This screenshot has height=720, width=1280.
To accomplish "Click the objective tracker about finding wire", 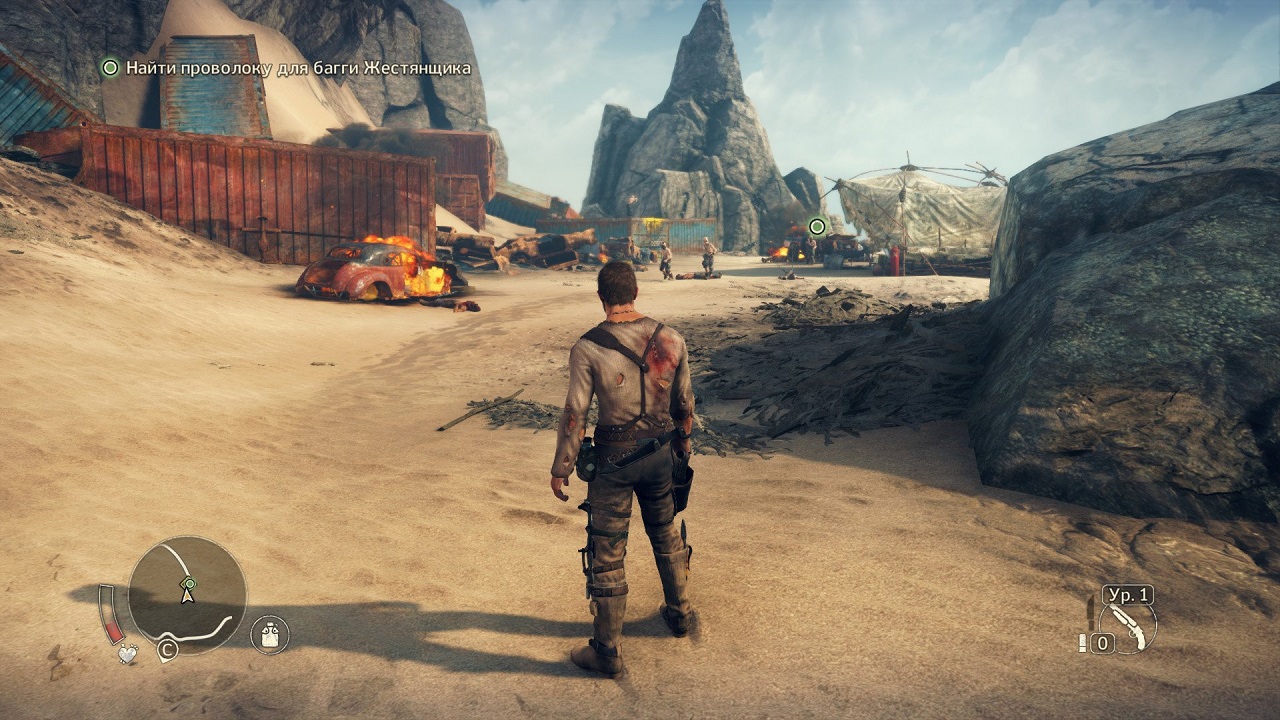I will 287,68.
